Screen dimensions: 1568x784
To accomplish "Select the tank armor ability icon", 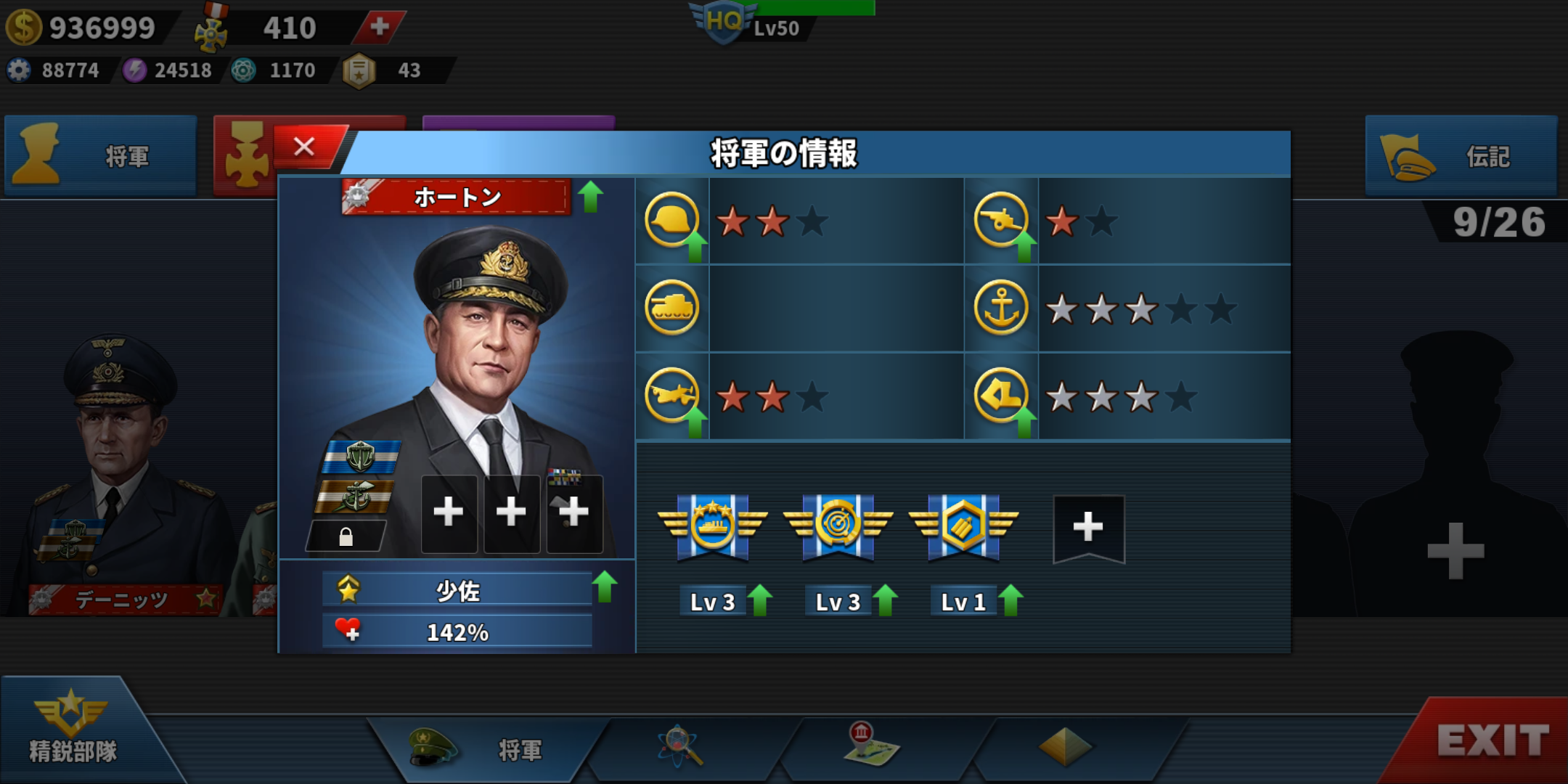I will click(x=672, y=308).
